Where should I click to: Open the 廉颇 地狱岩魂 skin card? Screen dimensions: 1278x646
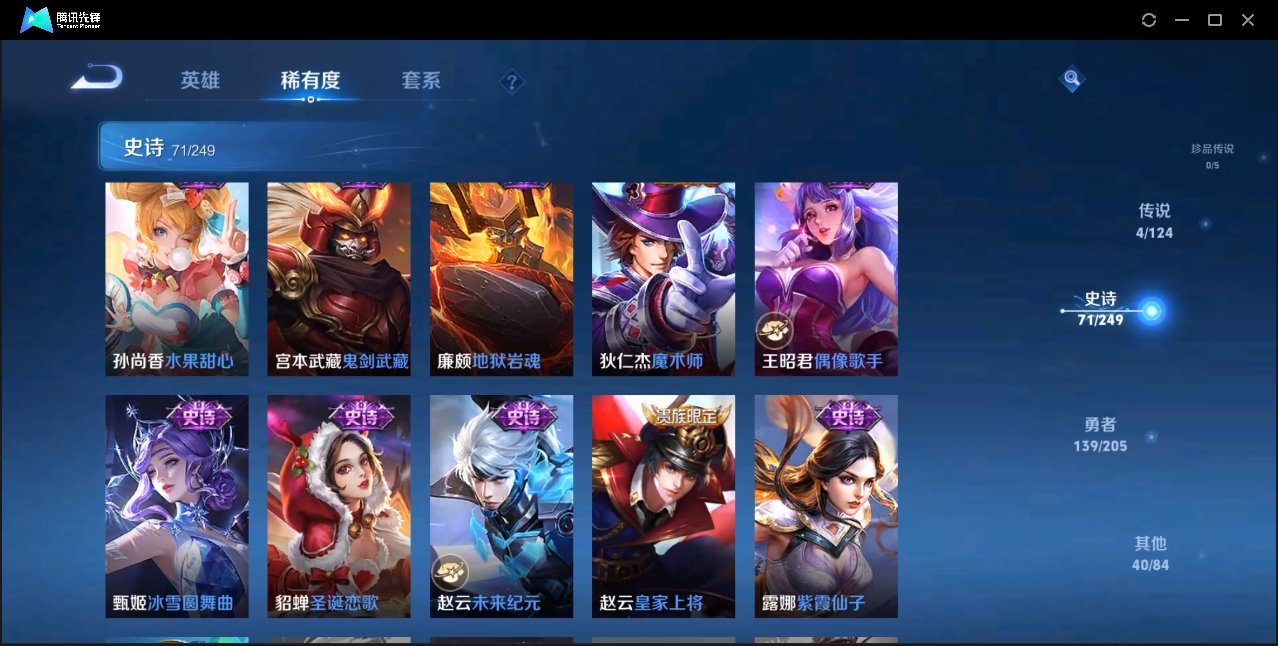501,279
